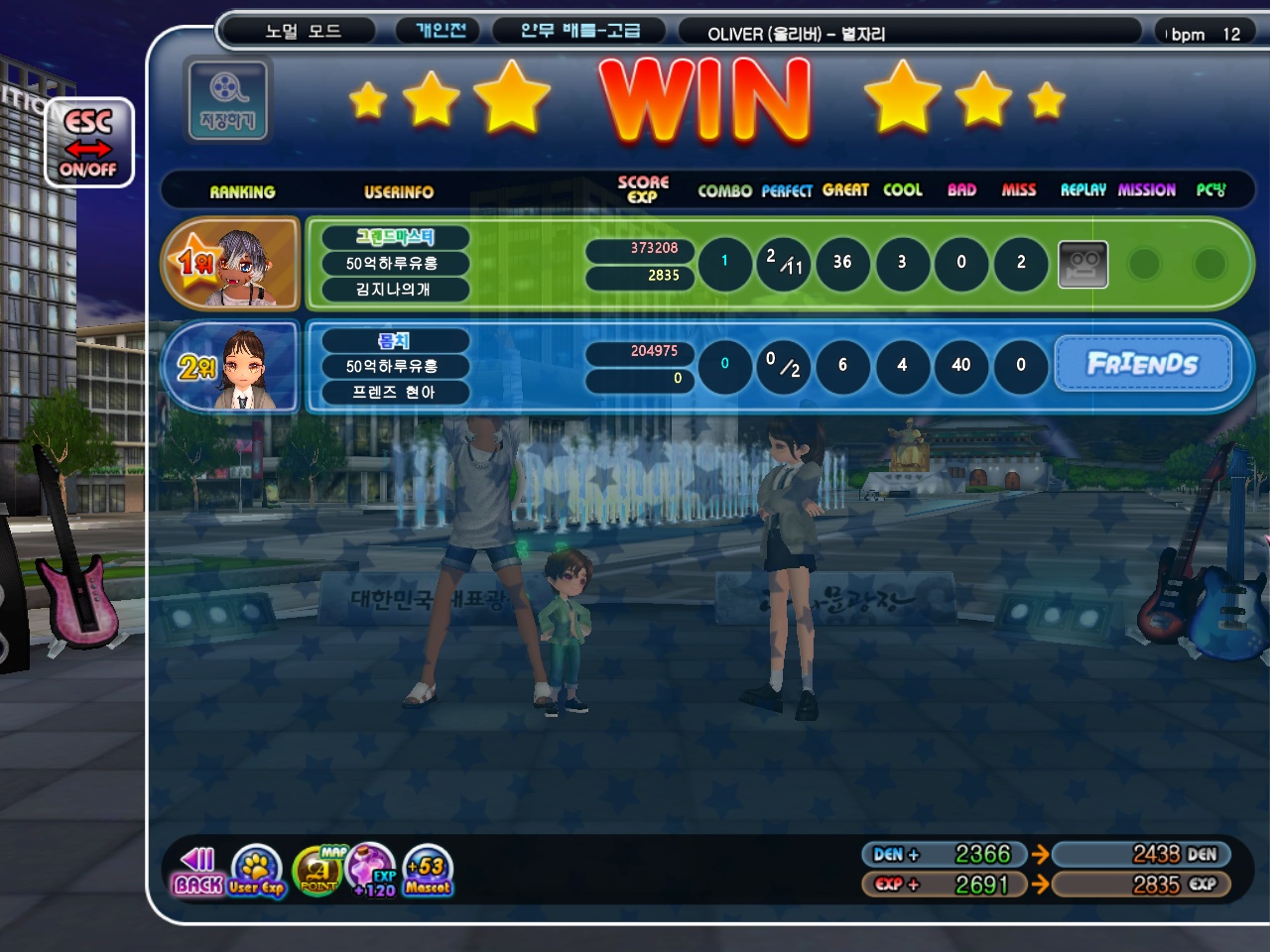This screenshot has height=952, width=1270.
Task: Click the film reel save button
Action: (x=227, y=100)
